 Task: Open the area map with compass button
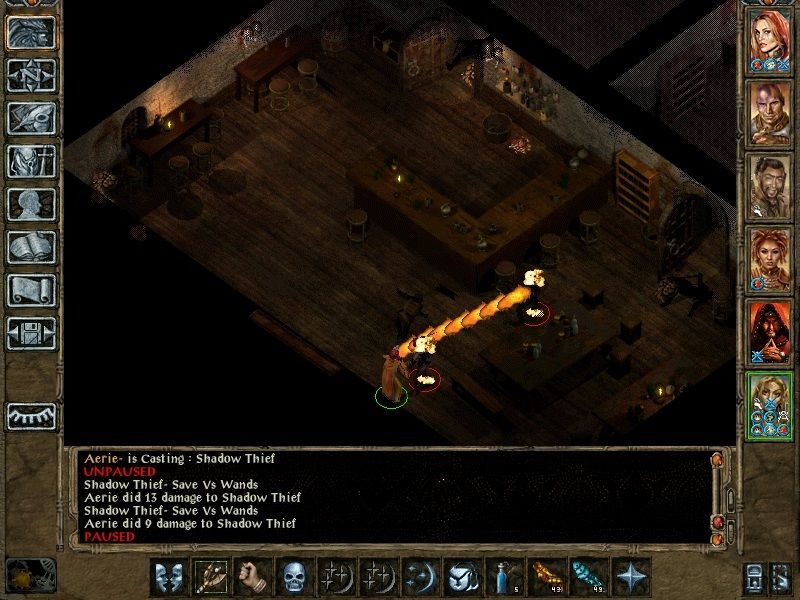pyautogui.click(x=31, y=75)
